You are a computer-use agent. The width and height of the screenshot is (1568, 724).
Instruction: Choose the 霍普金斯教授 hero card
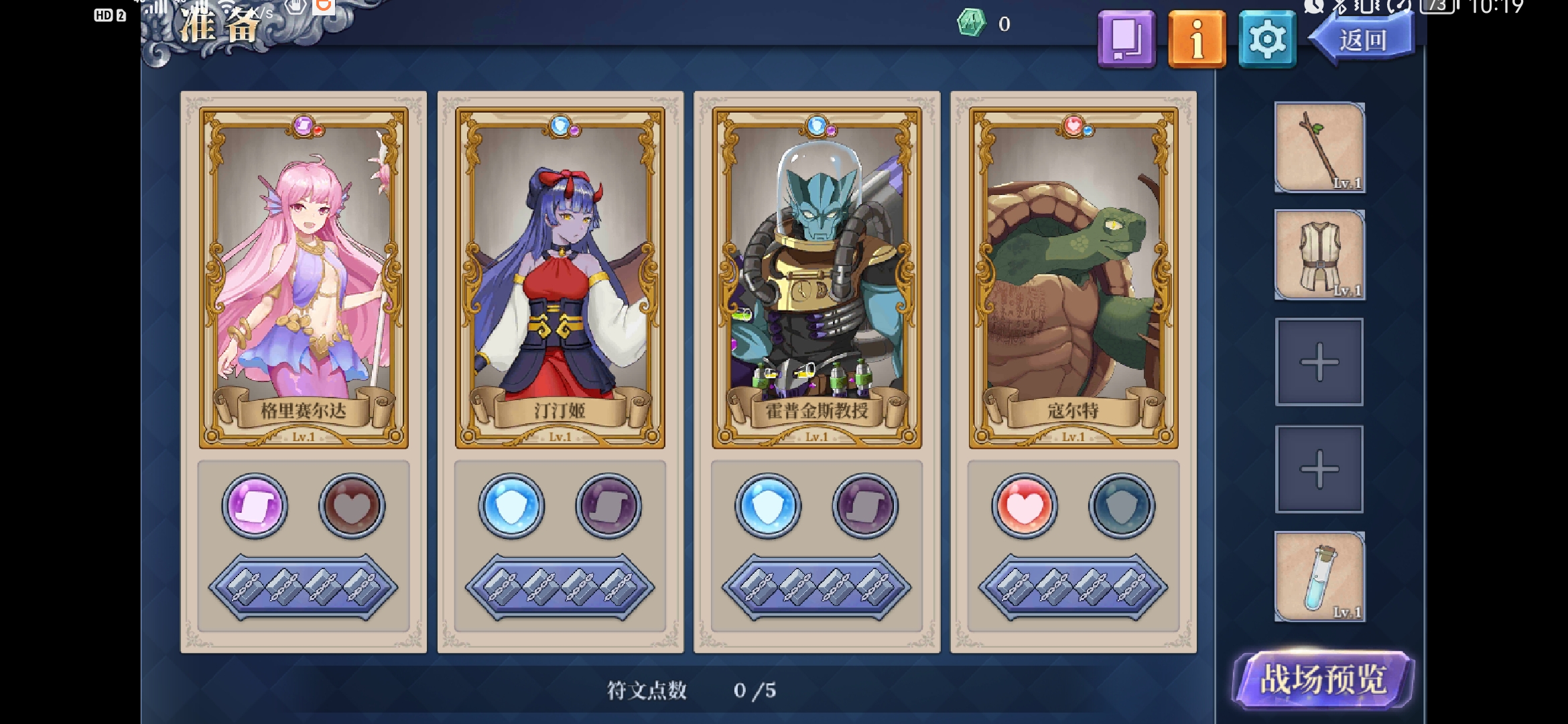pyautogui.click(x=816, y=278)
